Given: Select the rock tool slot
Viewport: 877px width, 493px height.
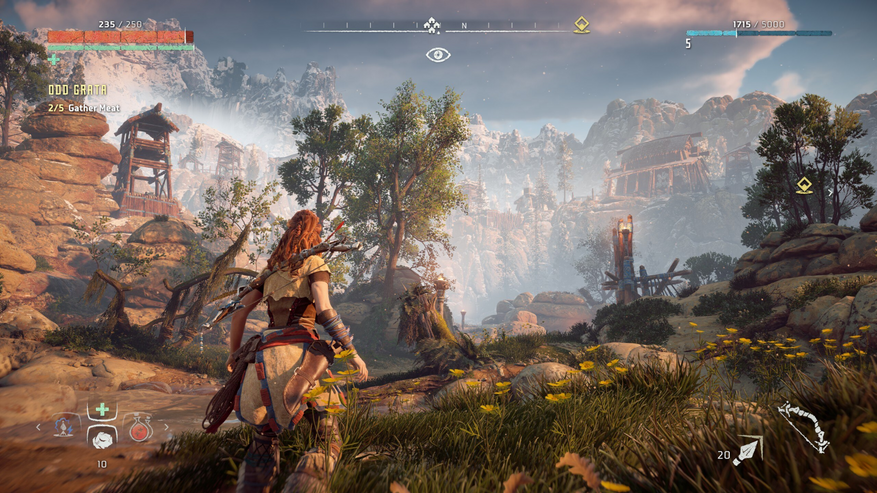Looking at the screenshot, I should 102,437.
